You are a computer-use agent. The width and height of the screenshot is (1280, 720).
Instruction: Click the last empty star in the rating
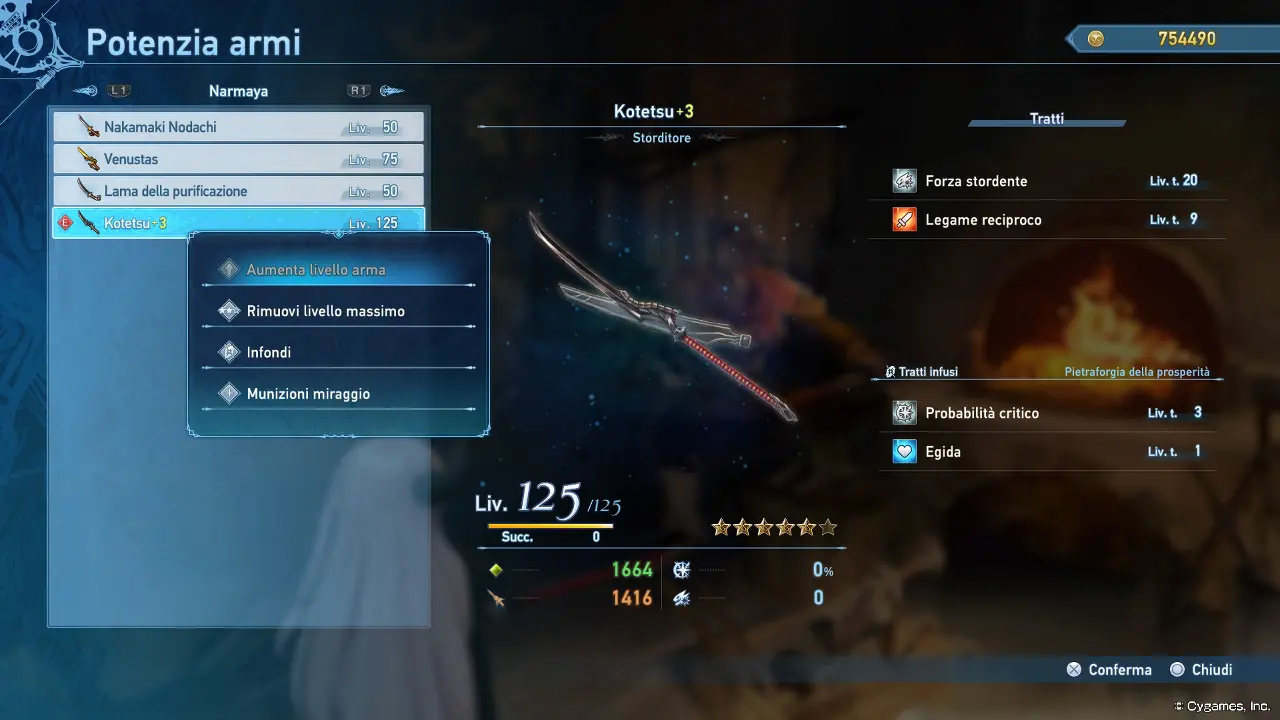(828, 527)
